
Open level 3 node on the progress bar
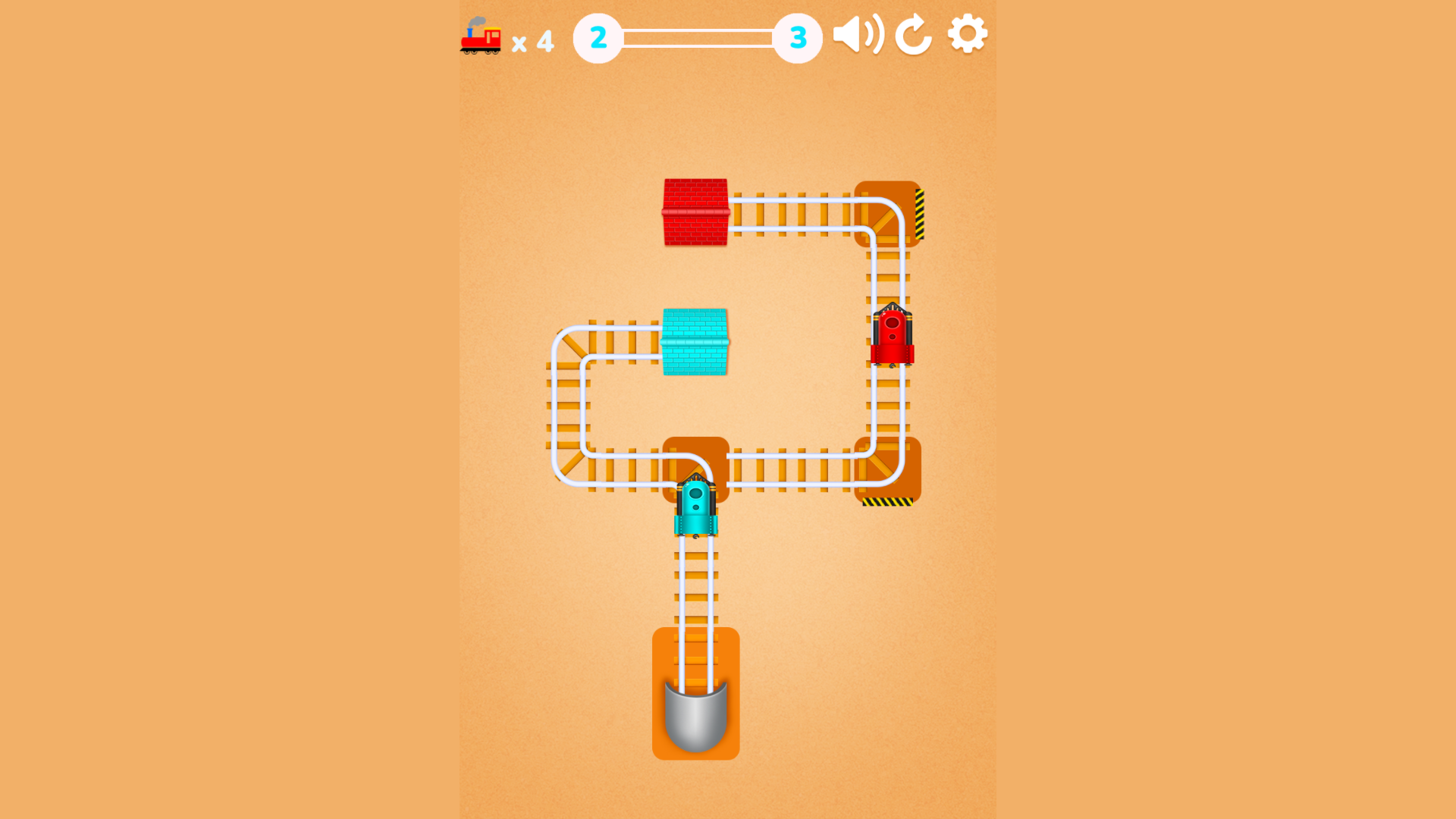pyautogui.click(x=797, y=36)
